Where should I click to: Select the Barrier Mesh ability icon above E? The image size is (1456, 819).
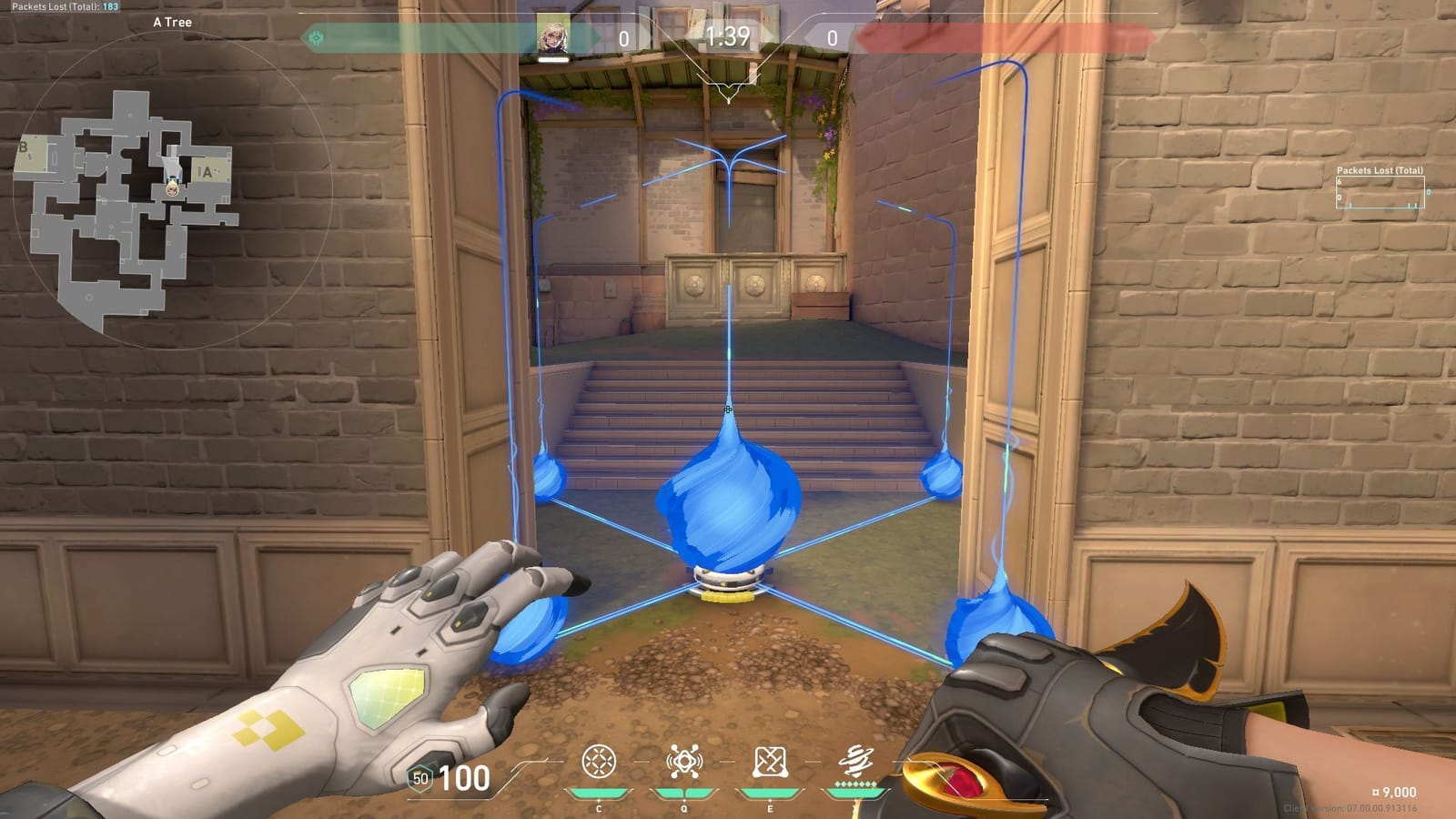(770, 762)
